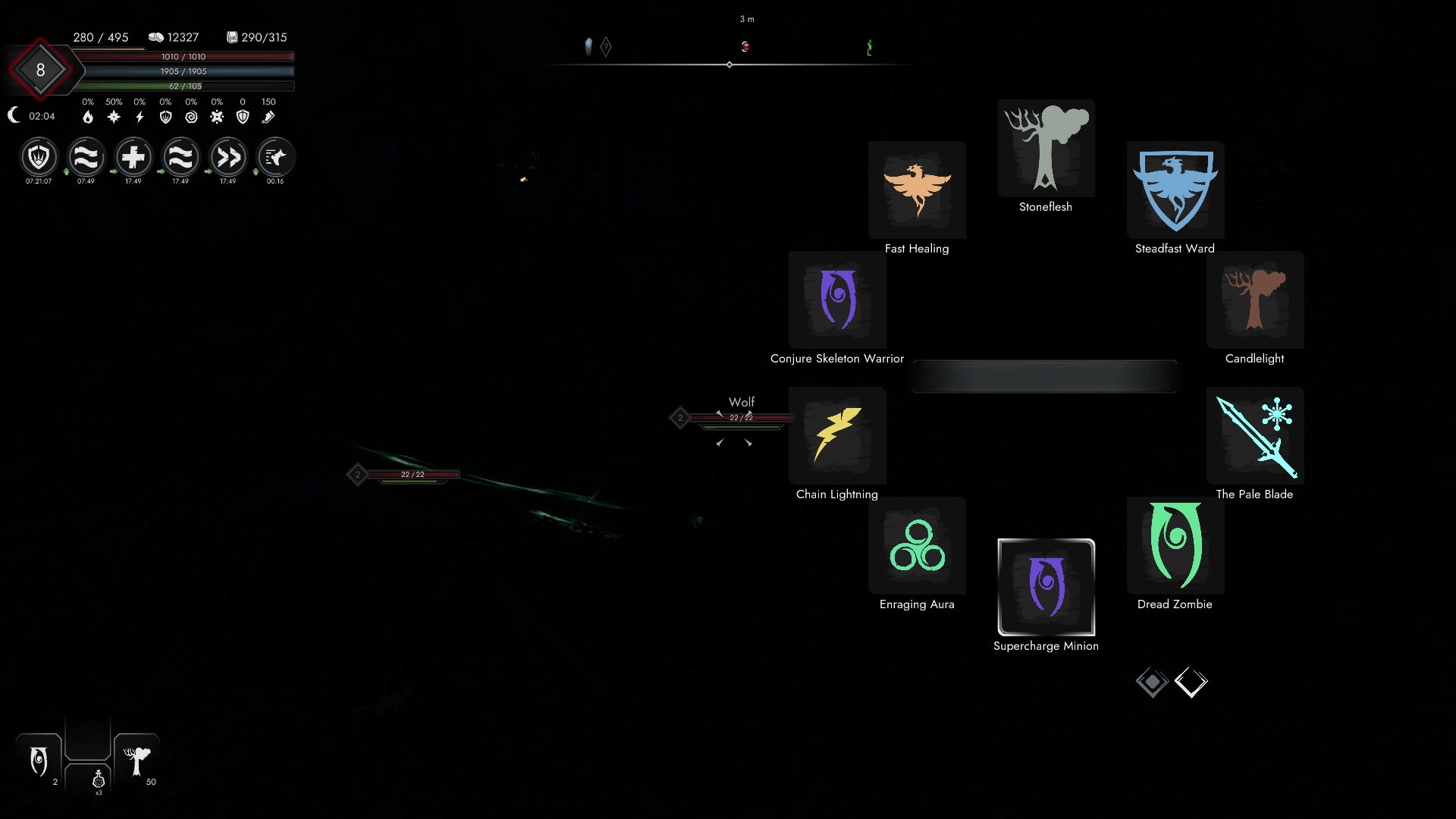Click the shock resistance lightning icon
The height and width of the screenshot is (819, 1456).
[x=138, y=116]
